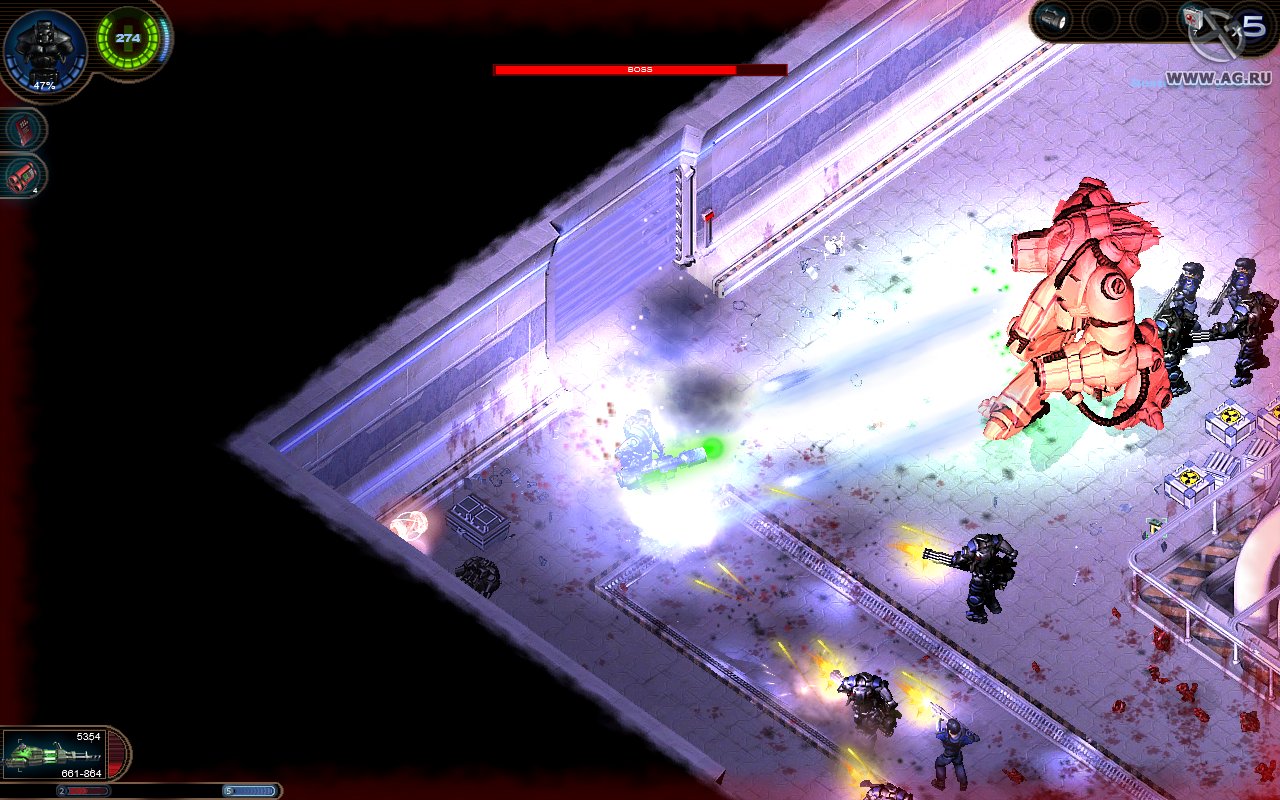Click the BOSS label on the health bar

640,70
